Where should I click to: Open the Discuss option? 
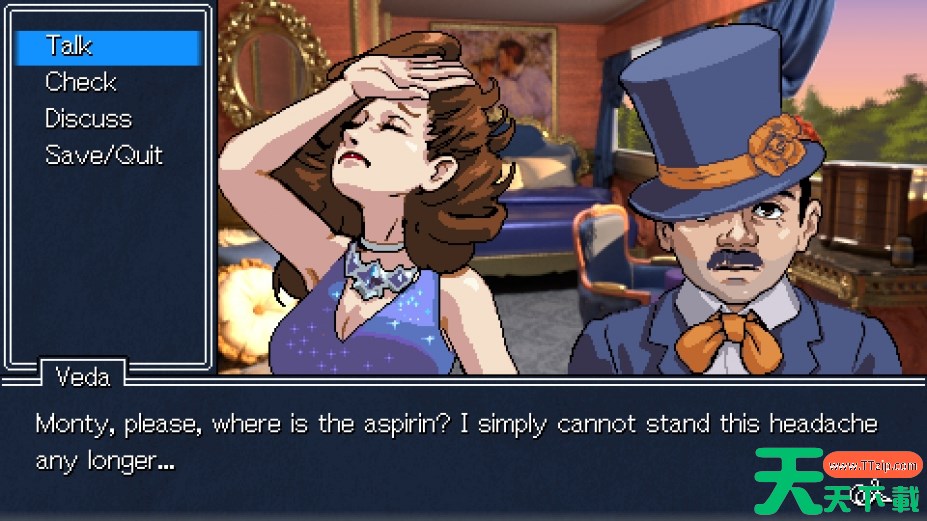[88, 119]
